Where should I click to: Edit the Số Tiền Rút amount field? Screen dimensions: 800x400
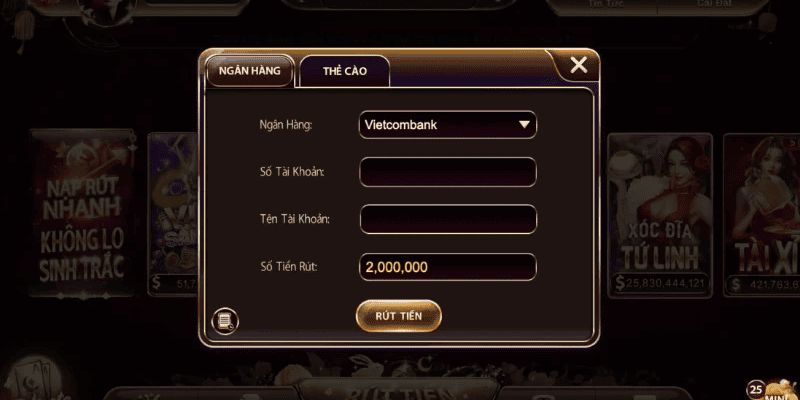coord(448,267)
